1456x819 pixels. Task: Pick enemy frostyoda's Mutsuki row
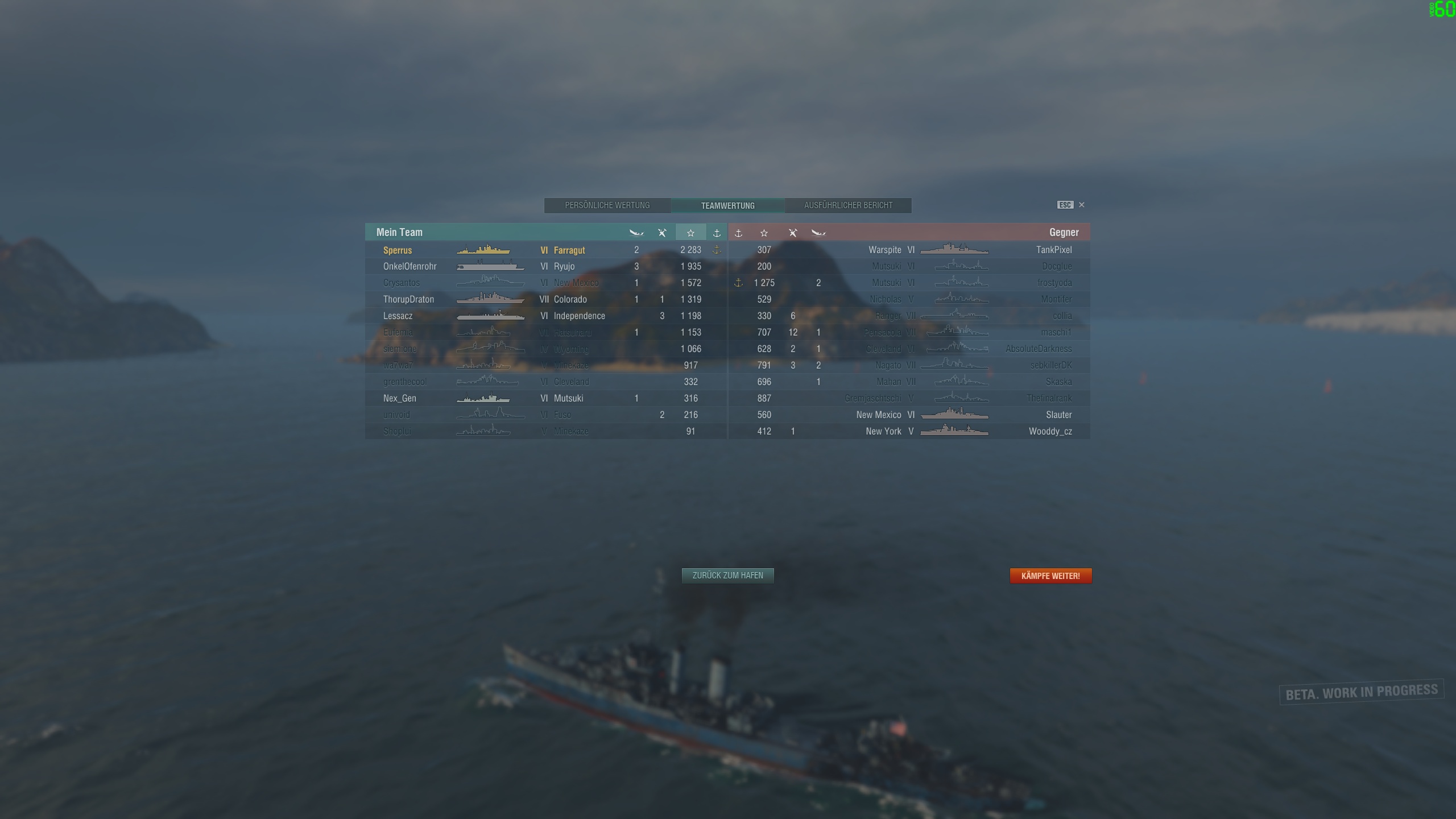[x=909, y=283]
